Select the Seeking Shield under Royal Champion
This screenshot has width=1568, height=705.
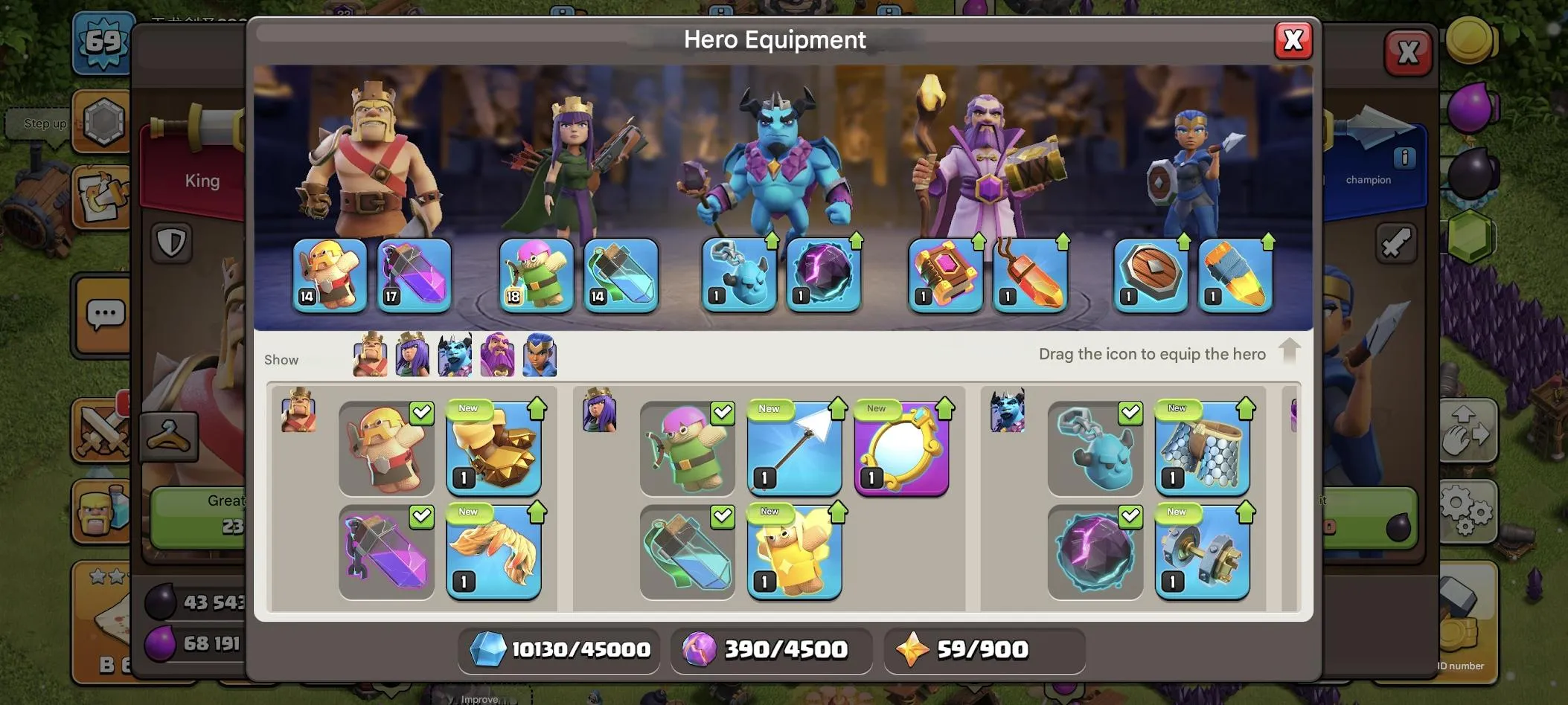point(1149,275)
